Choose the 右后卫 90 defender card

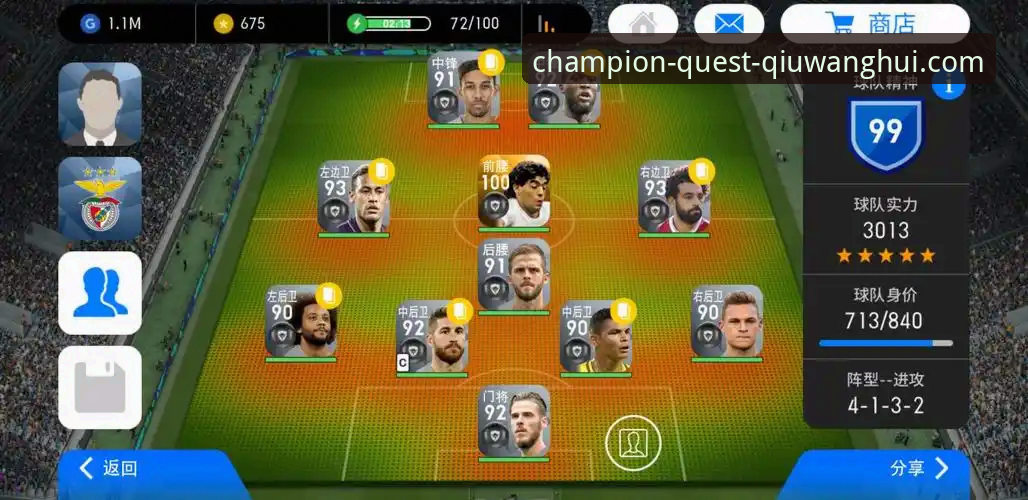[x=727, y=321]
